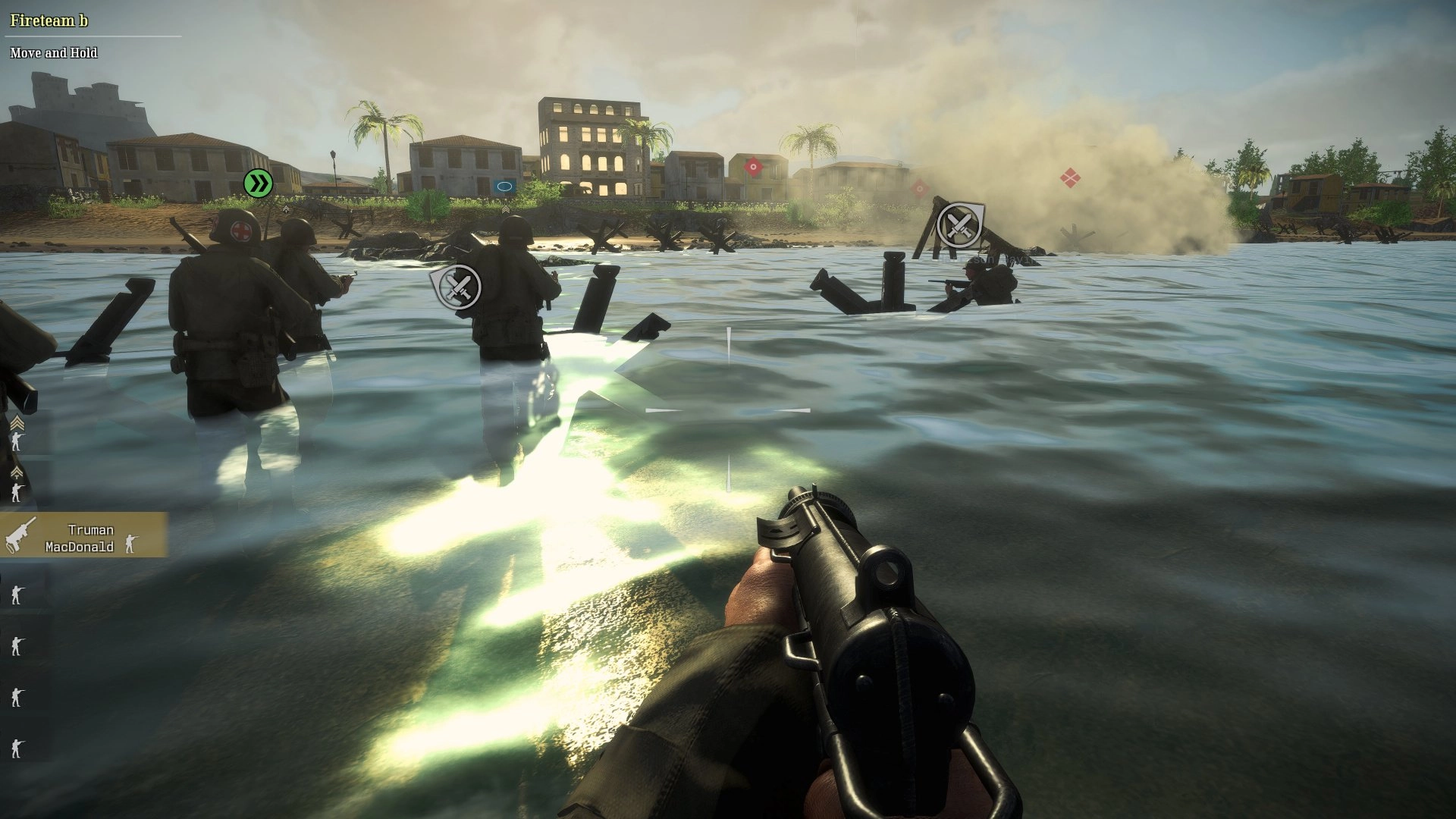1456x819 pixels.
Task: Select the Move and Hold order label
Action: (x=53, y=53)
